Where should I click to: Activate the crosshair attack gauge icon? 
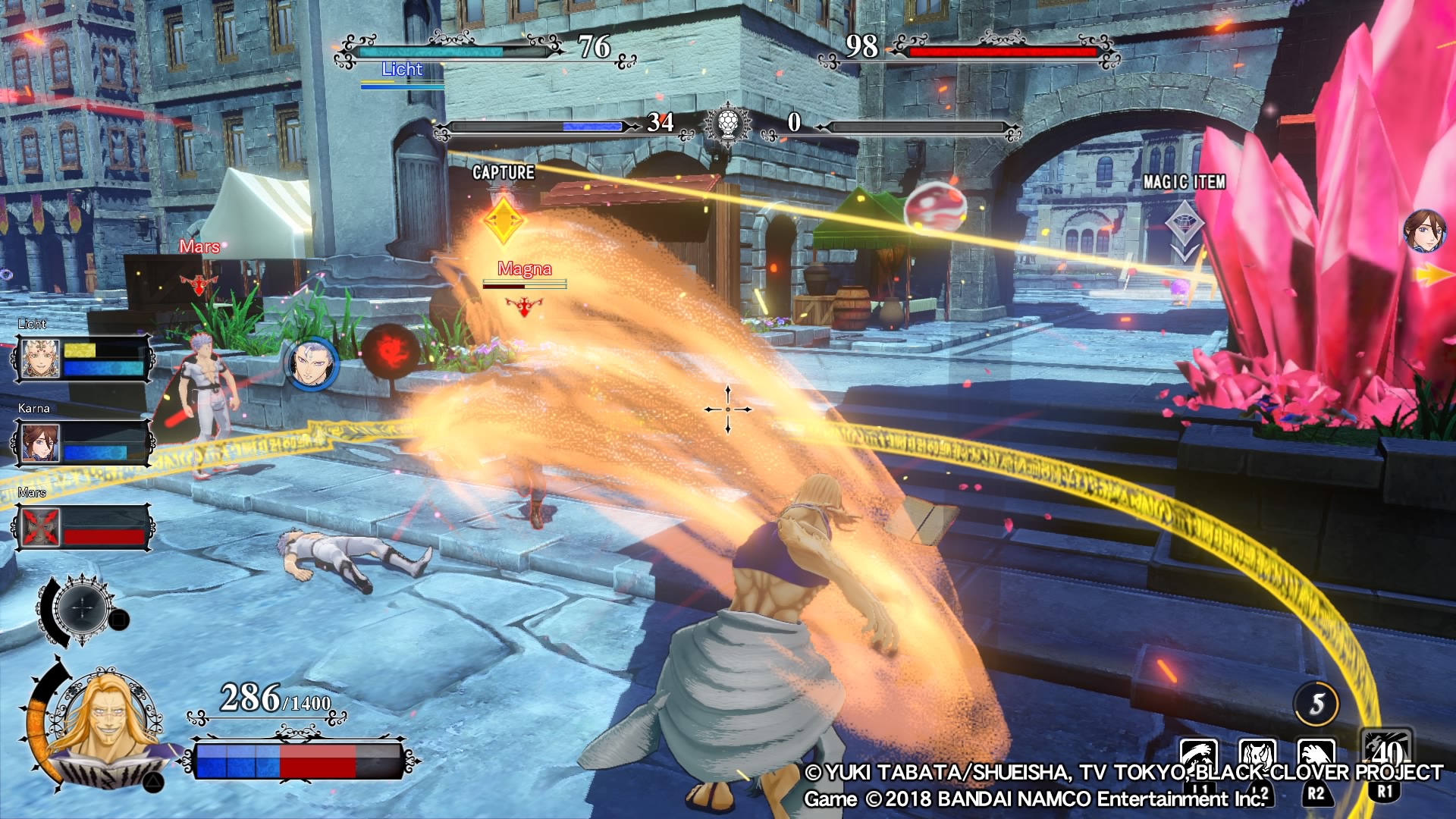83,607
